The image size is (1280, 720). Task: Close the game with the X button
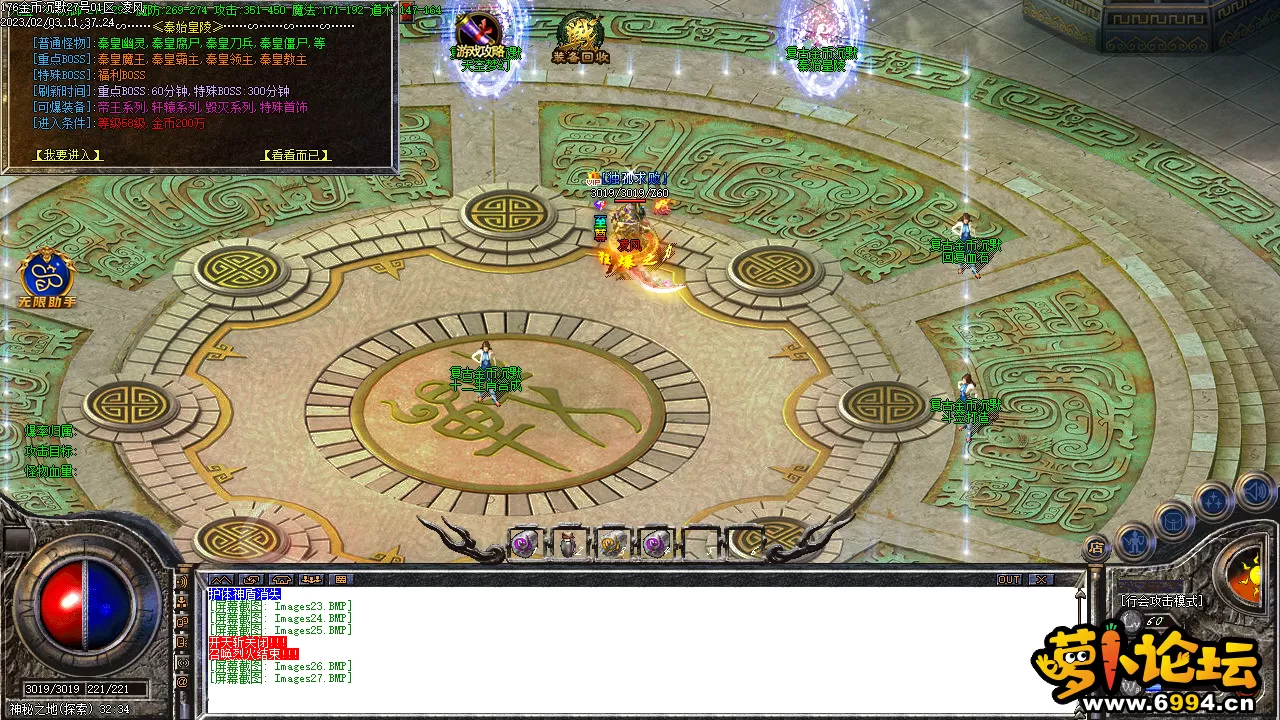(1041, 580)
